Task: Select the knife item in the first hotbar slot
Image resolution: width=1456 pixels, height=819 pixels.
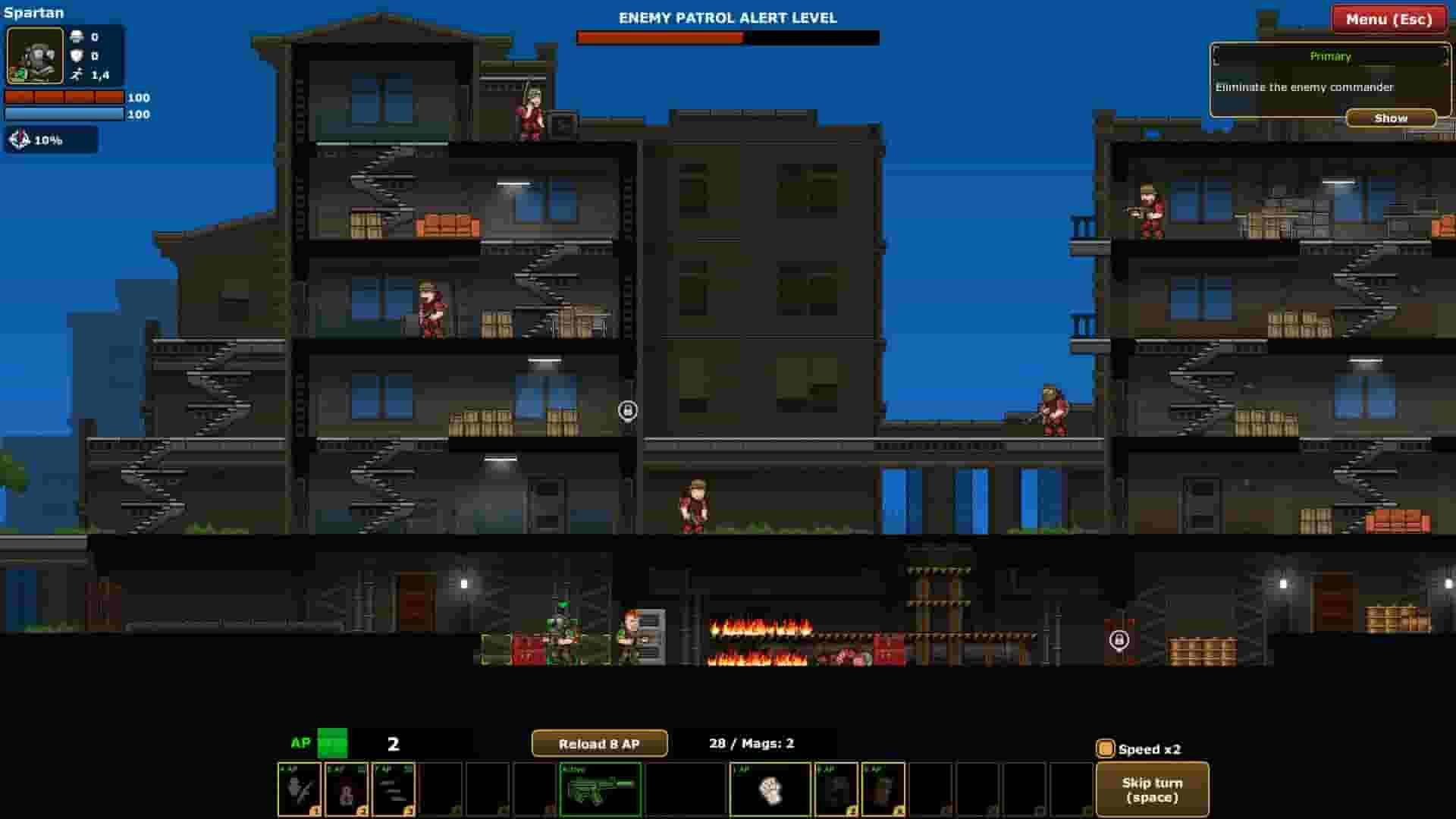Action: click(x=299, y=789)
